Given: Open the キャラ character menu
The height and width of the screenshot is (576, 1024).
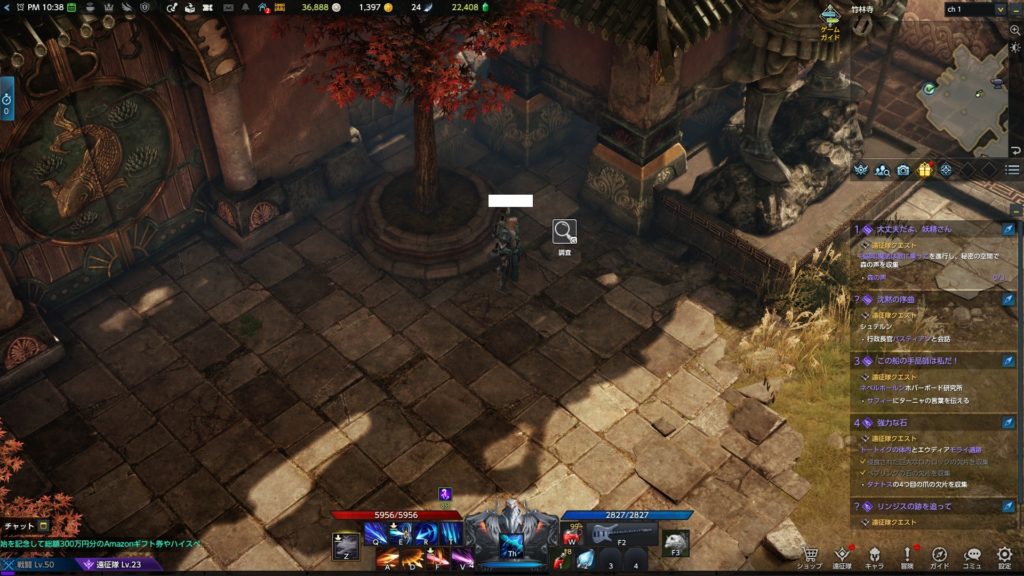Looking at the screenshot, I should (x=874, y=556).
